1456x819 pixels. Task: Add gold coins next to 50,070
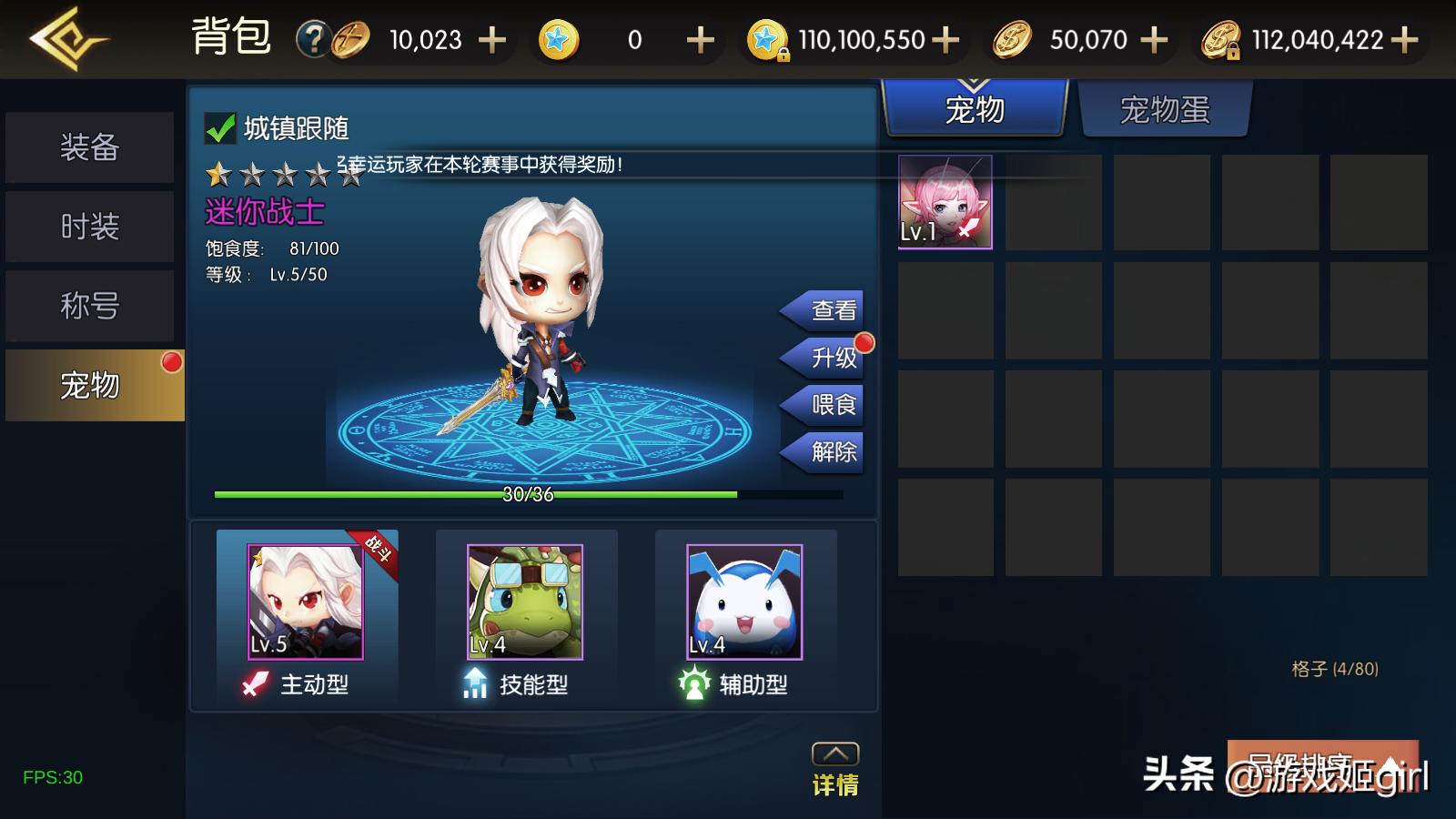click(1154, 40)
